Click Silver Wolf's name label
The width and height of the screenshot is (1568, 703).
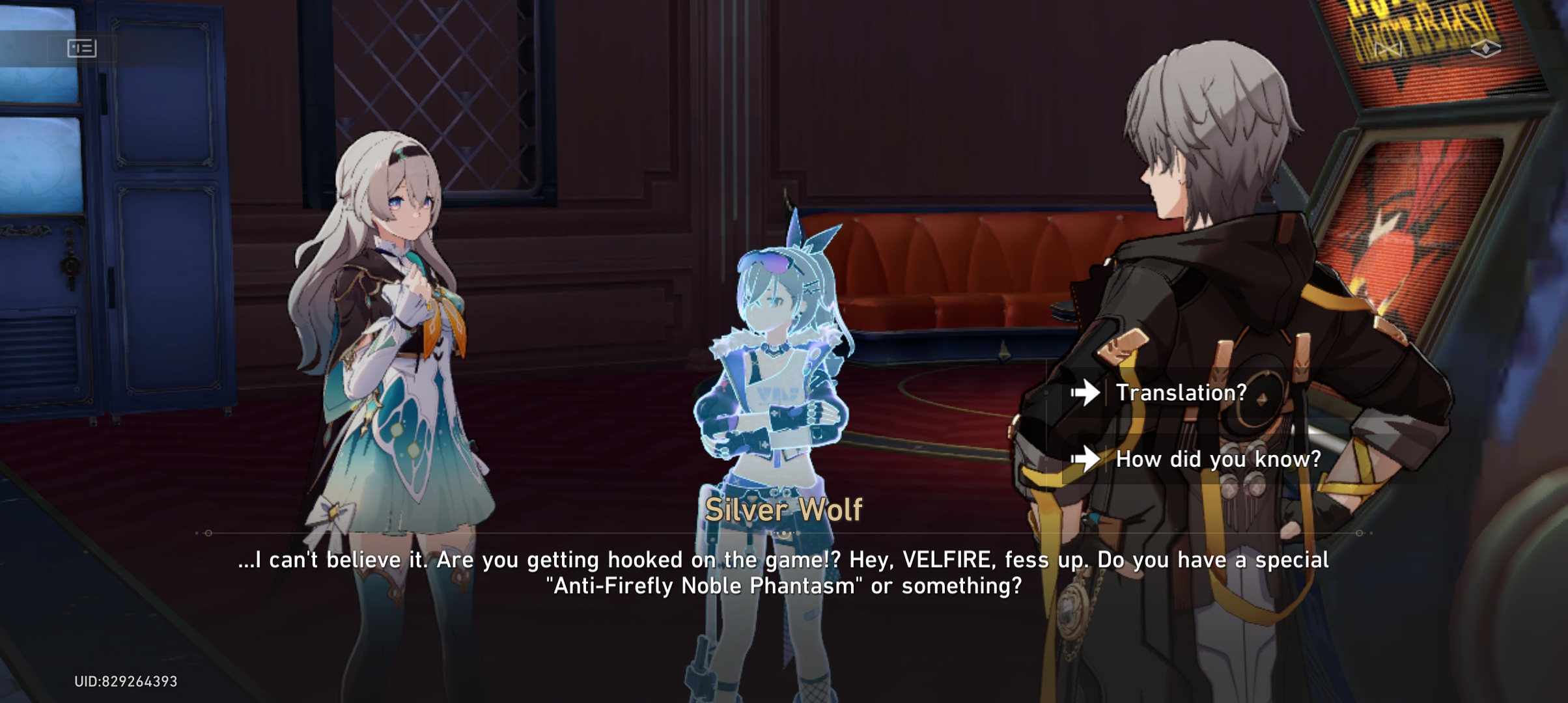point(783,511)
